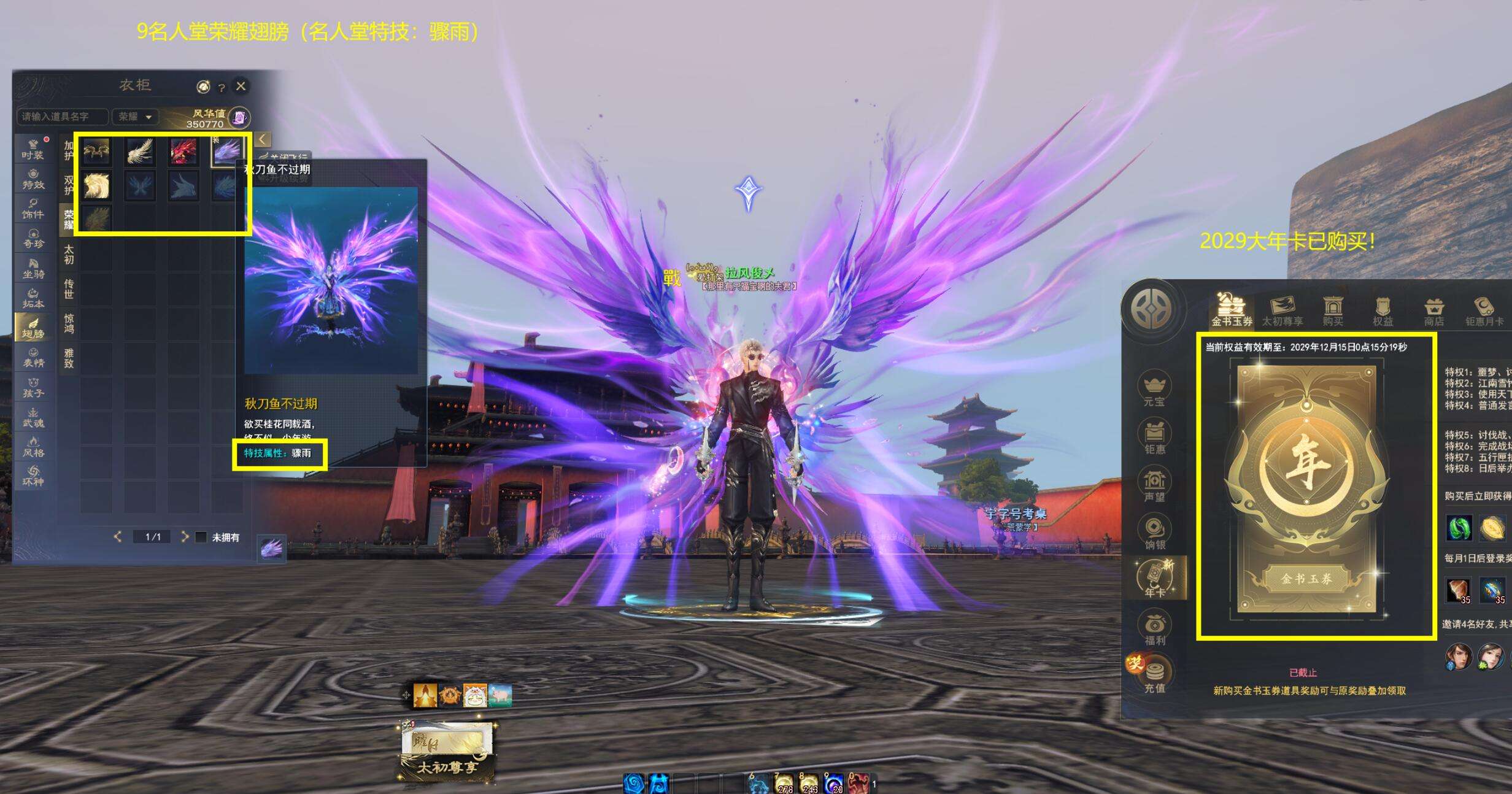
Task: Open the 荣耀 filter dropdown
Action: pos(135,117)
